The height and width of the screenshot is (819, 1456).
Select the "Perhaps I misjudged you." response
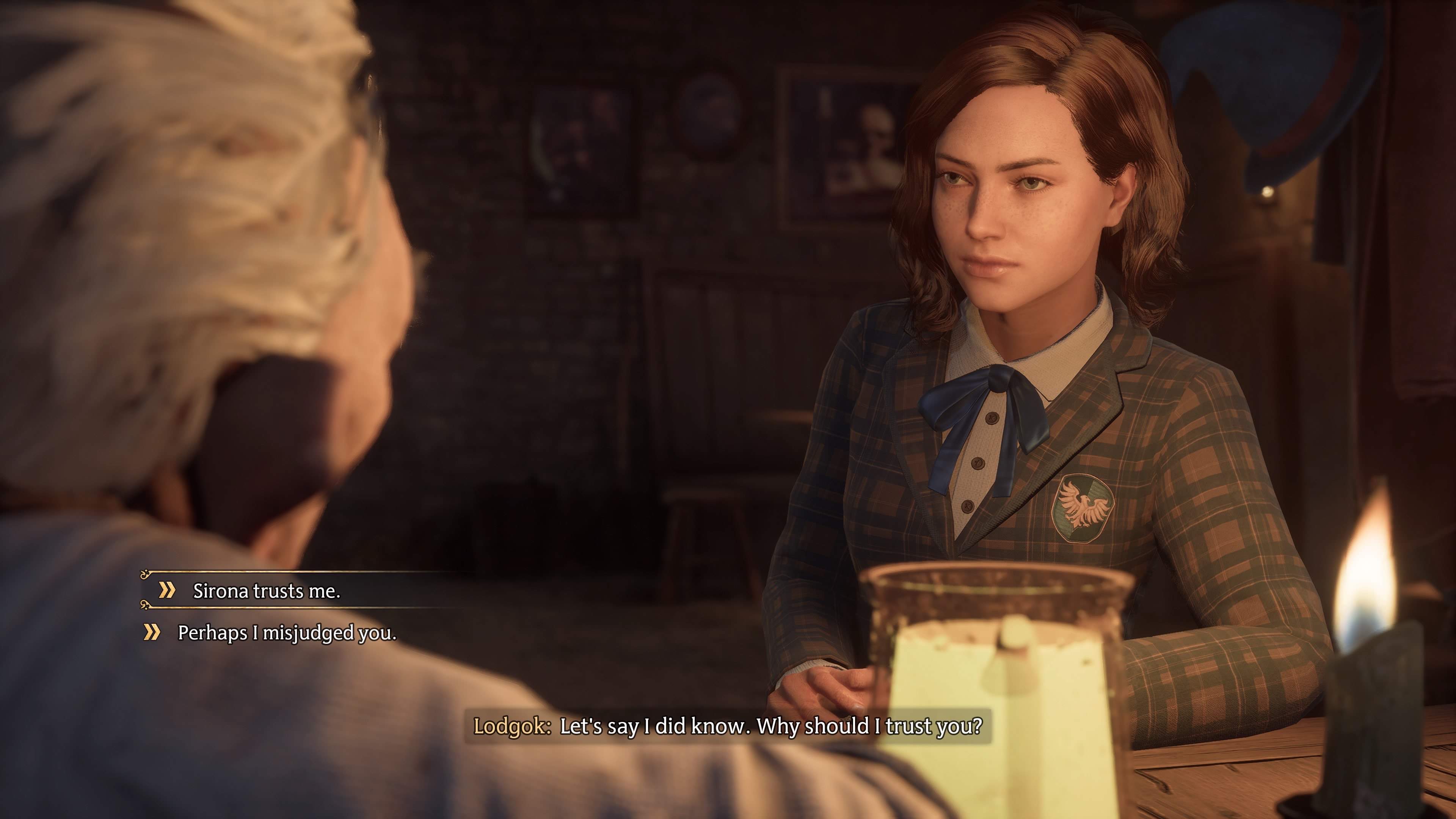tap(287, 632)
